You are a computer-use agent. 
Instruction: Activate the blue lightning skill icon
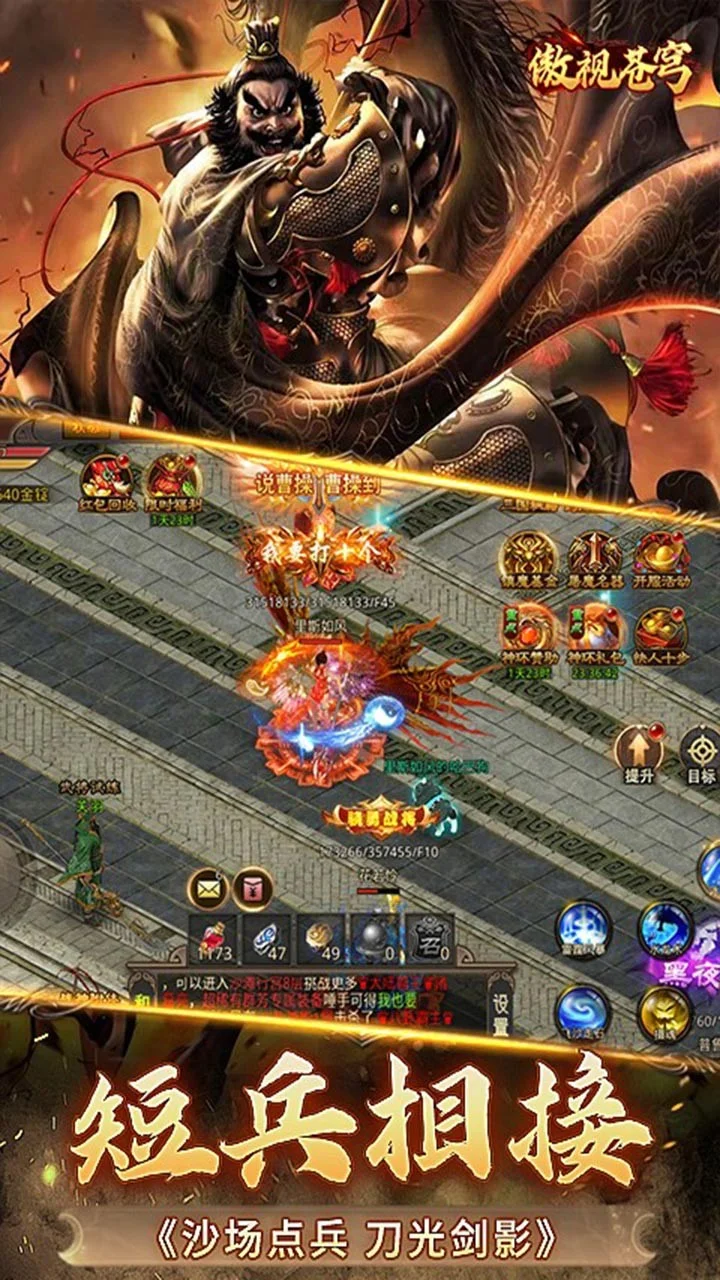click(584, 930)
